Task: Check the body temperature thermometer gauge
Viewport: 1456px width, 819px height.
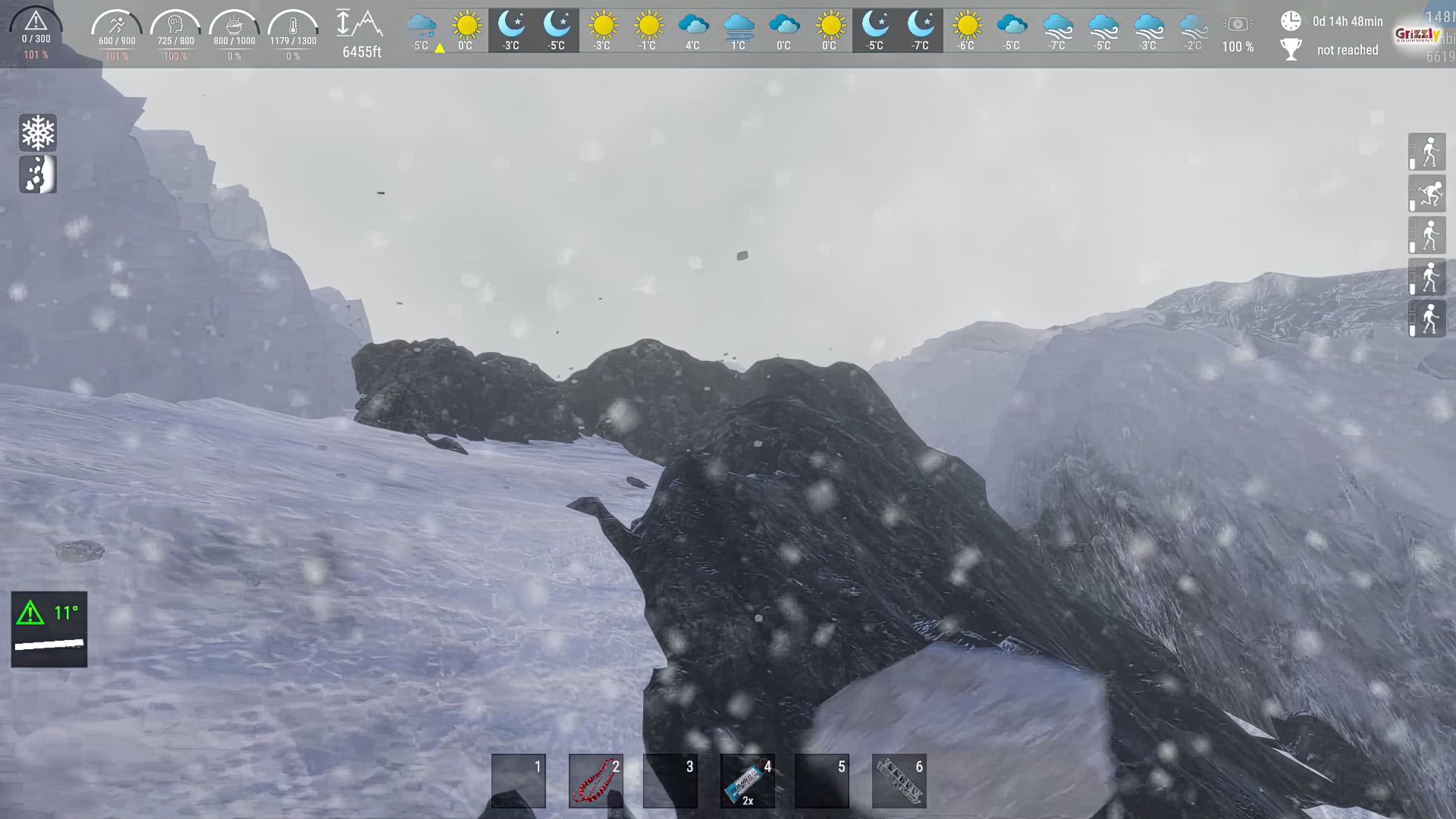Action: coord(293,27)
